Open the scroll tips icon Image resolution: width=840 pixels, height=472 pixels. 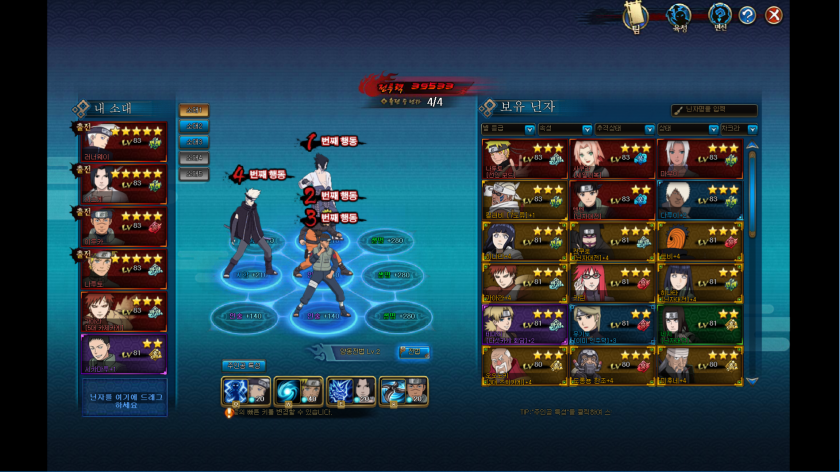634,15
